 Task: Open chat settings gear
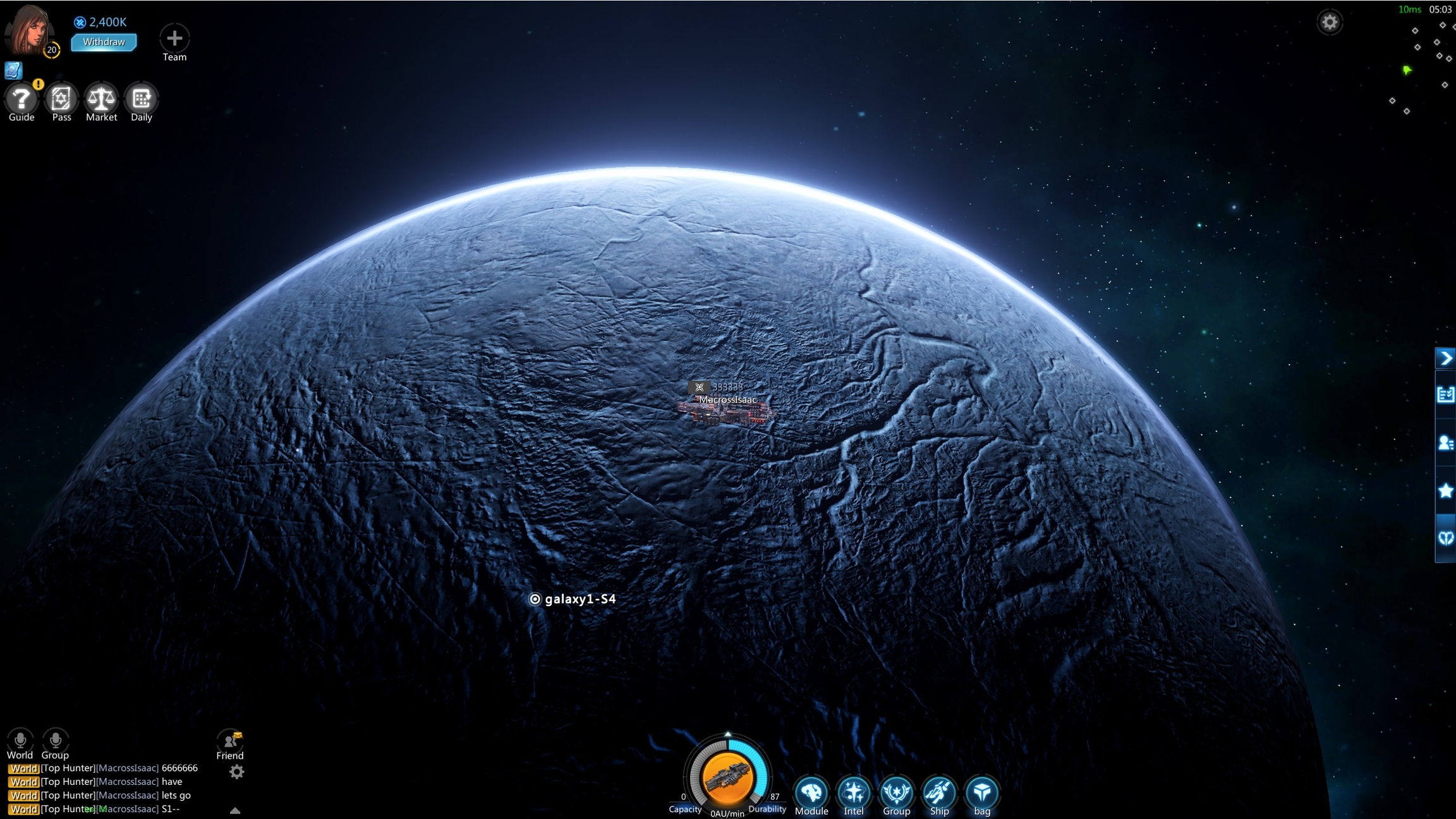point(236,772)
